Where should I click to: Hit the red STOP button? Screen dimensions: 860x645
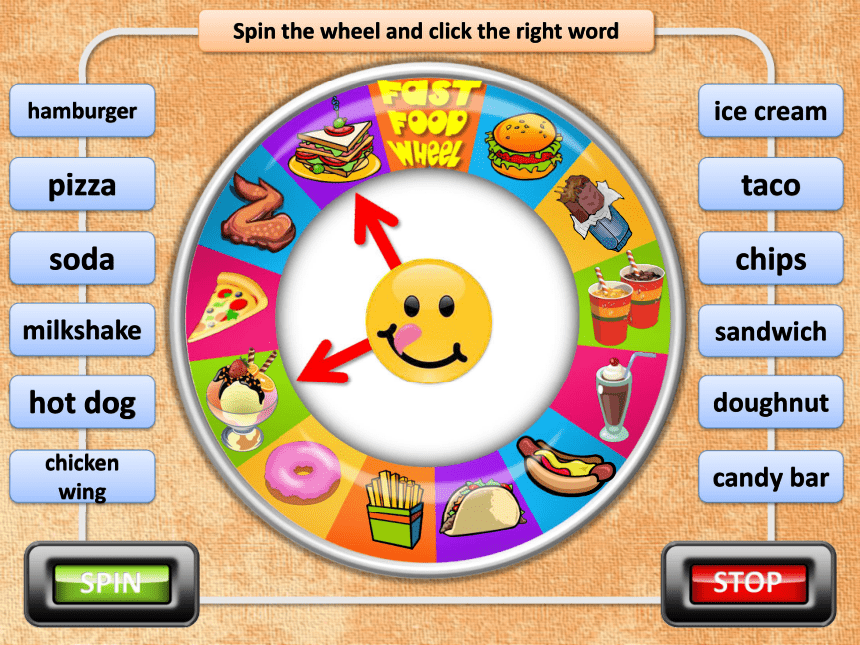748,582
